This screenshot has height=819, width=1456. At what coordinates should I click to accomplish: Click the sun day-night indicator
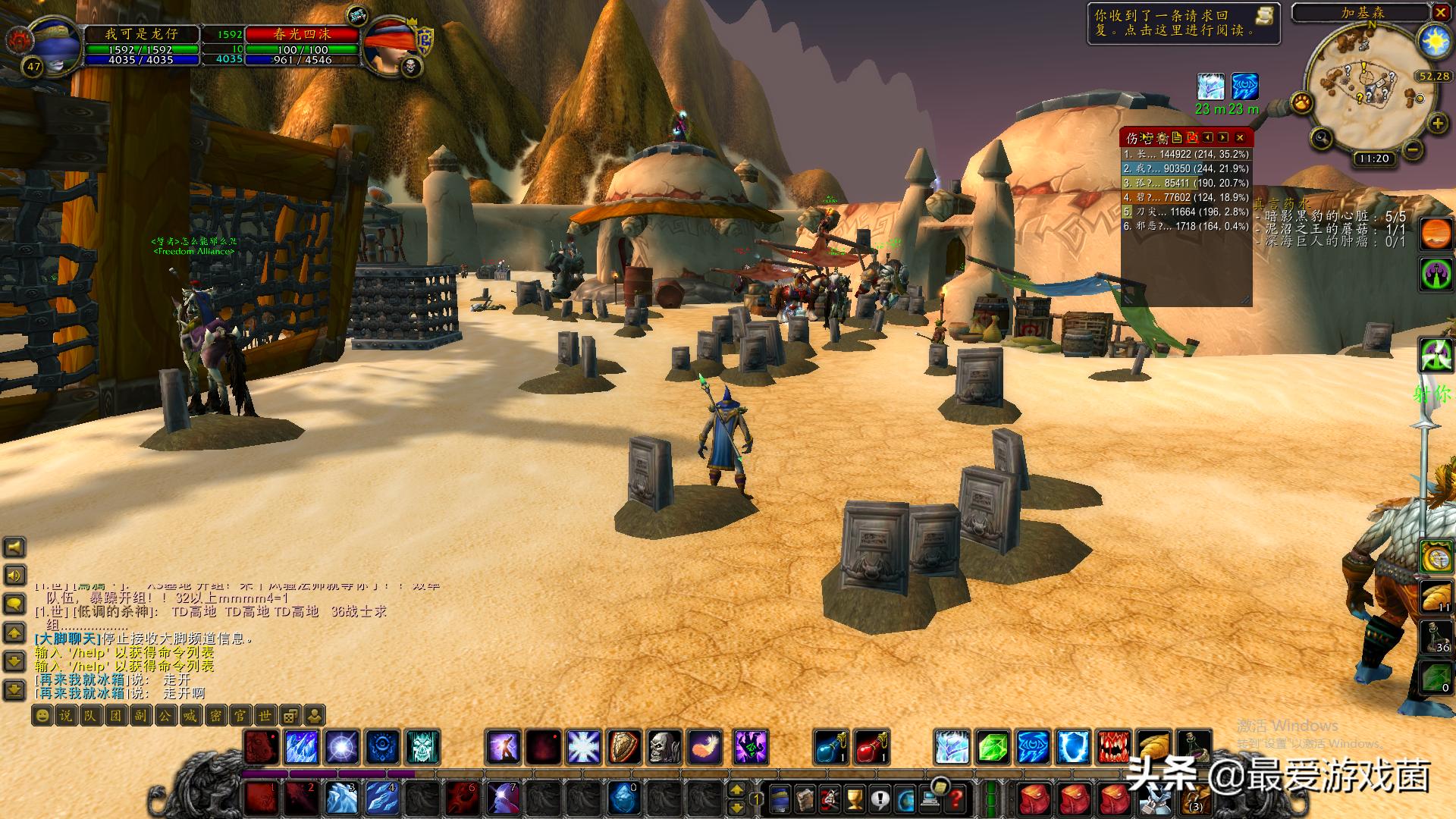[x=1434, y=40]
